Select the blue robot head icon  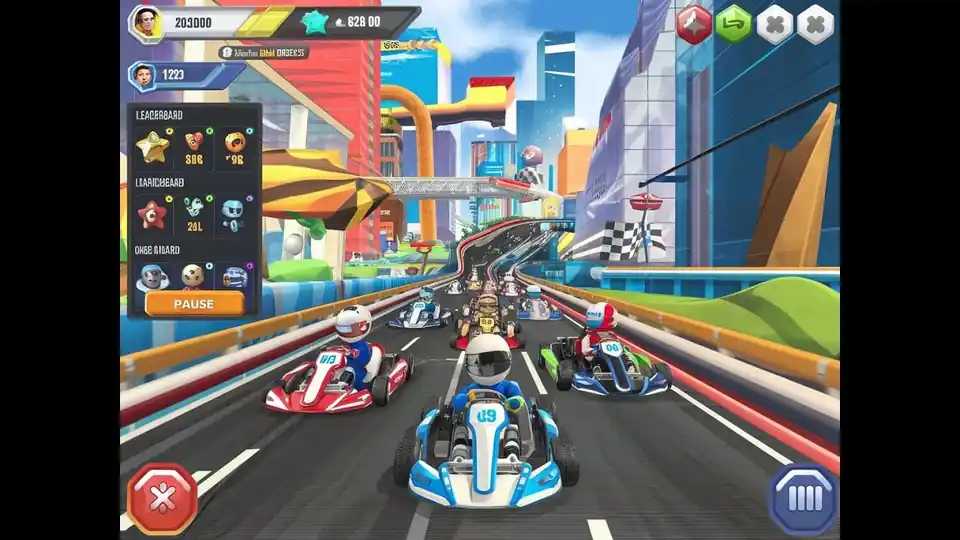pos(232,210)
